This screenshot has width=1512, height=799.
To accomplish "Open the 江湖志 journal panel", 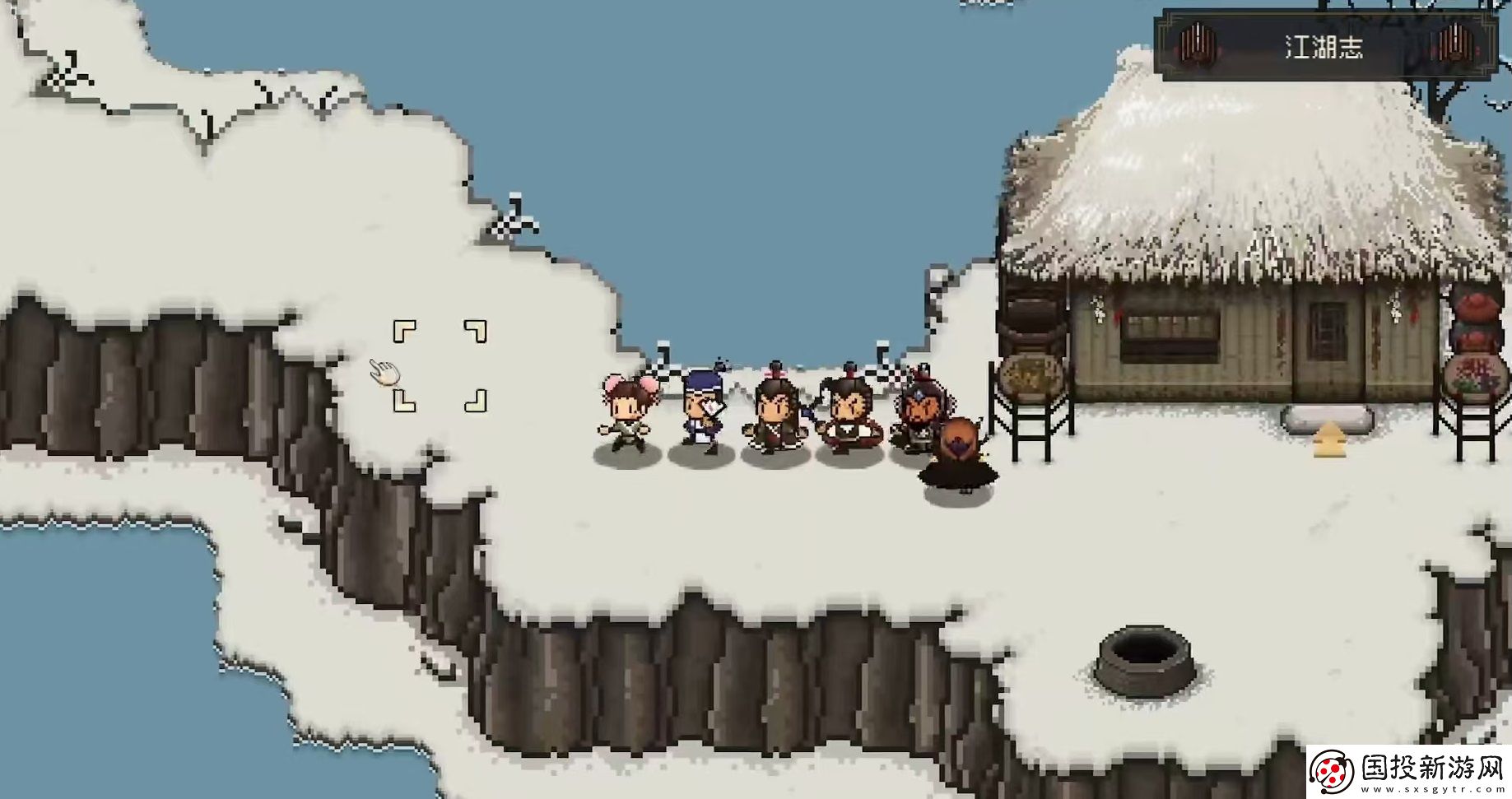I will [1324, 46].
